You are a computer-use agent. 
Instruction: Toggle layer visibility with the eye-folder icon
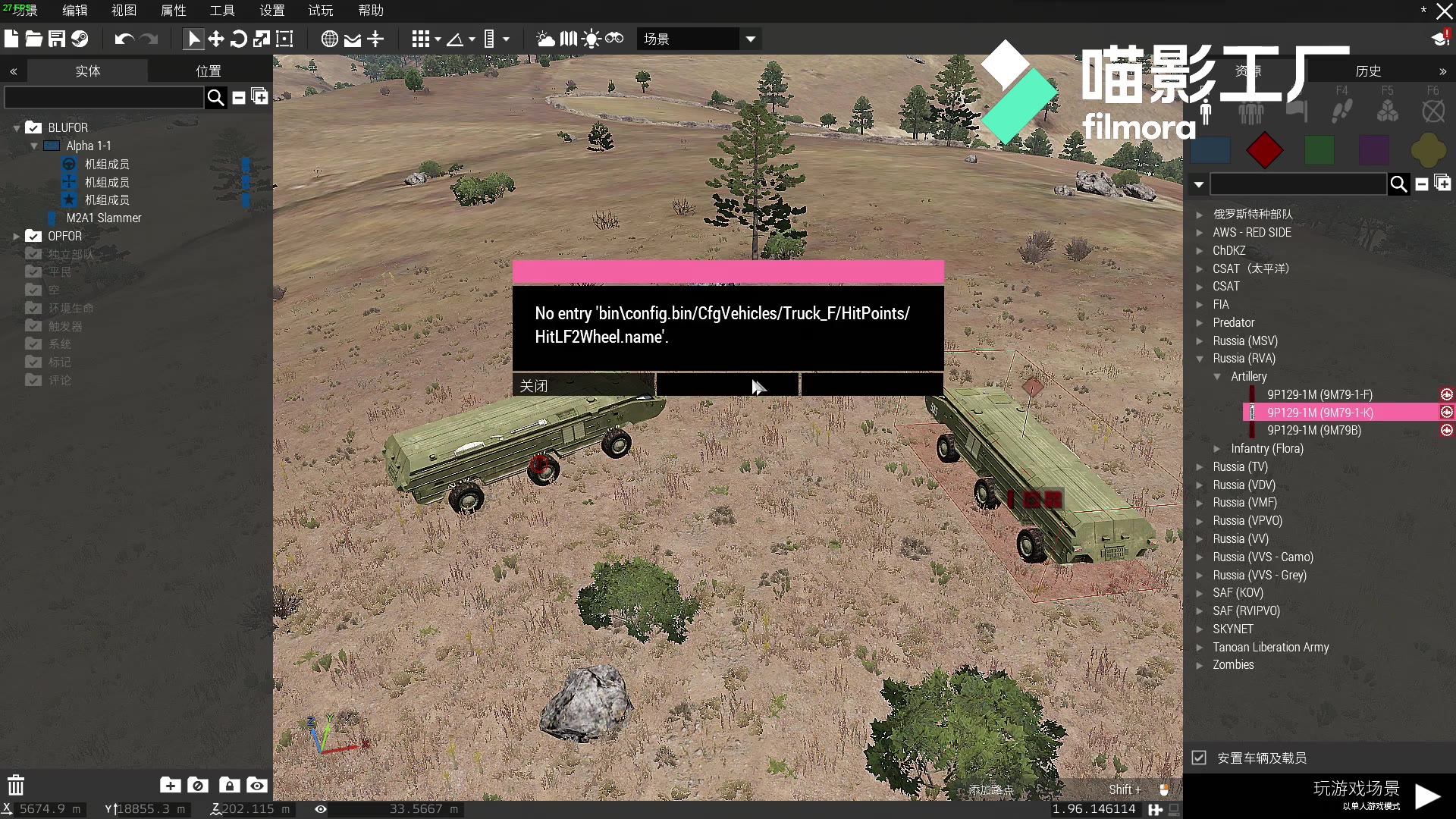coord(256,786)
